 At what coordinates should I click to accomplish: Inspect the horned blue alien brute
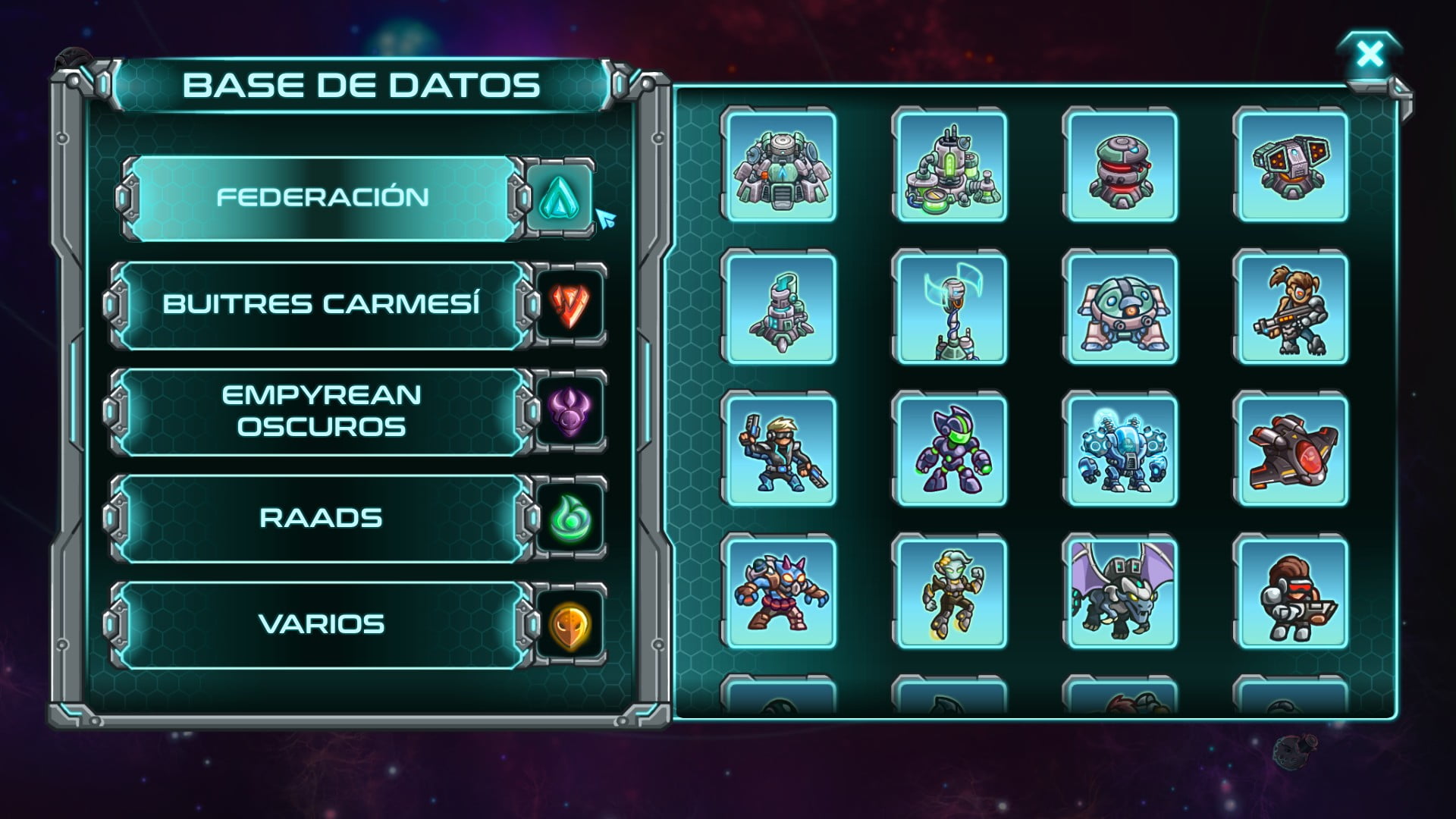click(779, 592)
